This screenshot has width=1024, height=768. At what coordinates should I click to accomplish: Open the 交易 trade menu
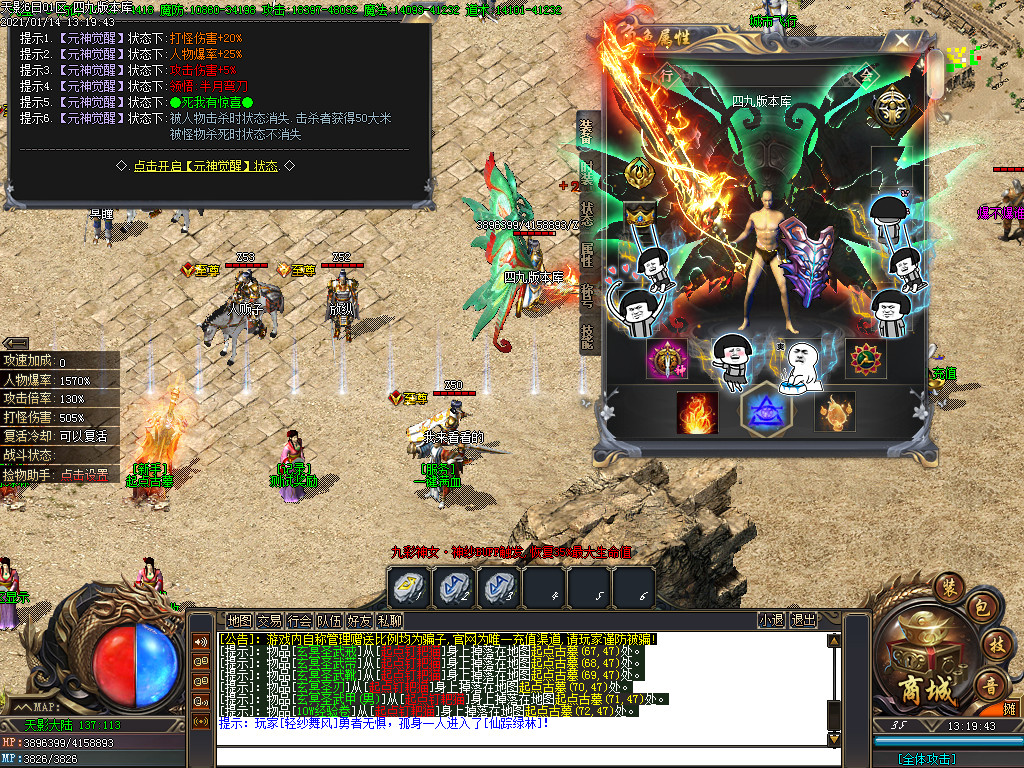(269, 620)
